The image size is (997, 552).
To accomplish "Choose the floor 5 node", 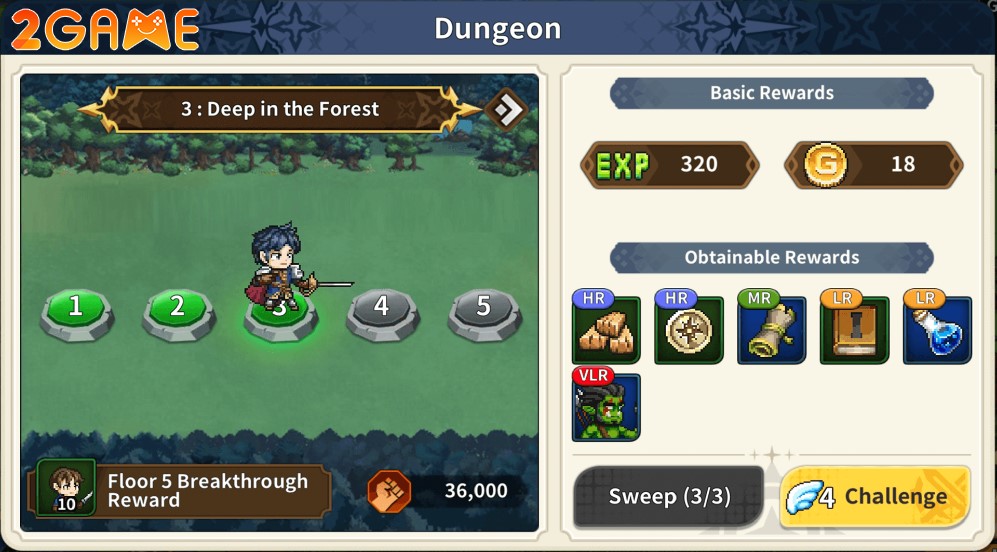I will [x=483, y=308].
